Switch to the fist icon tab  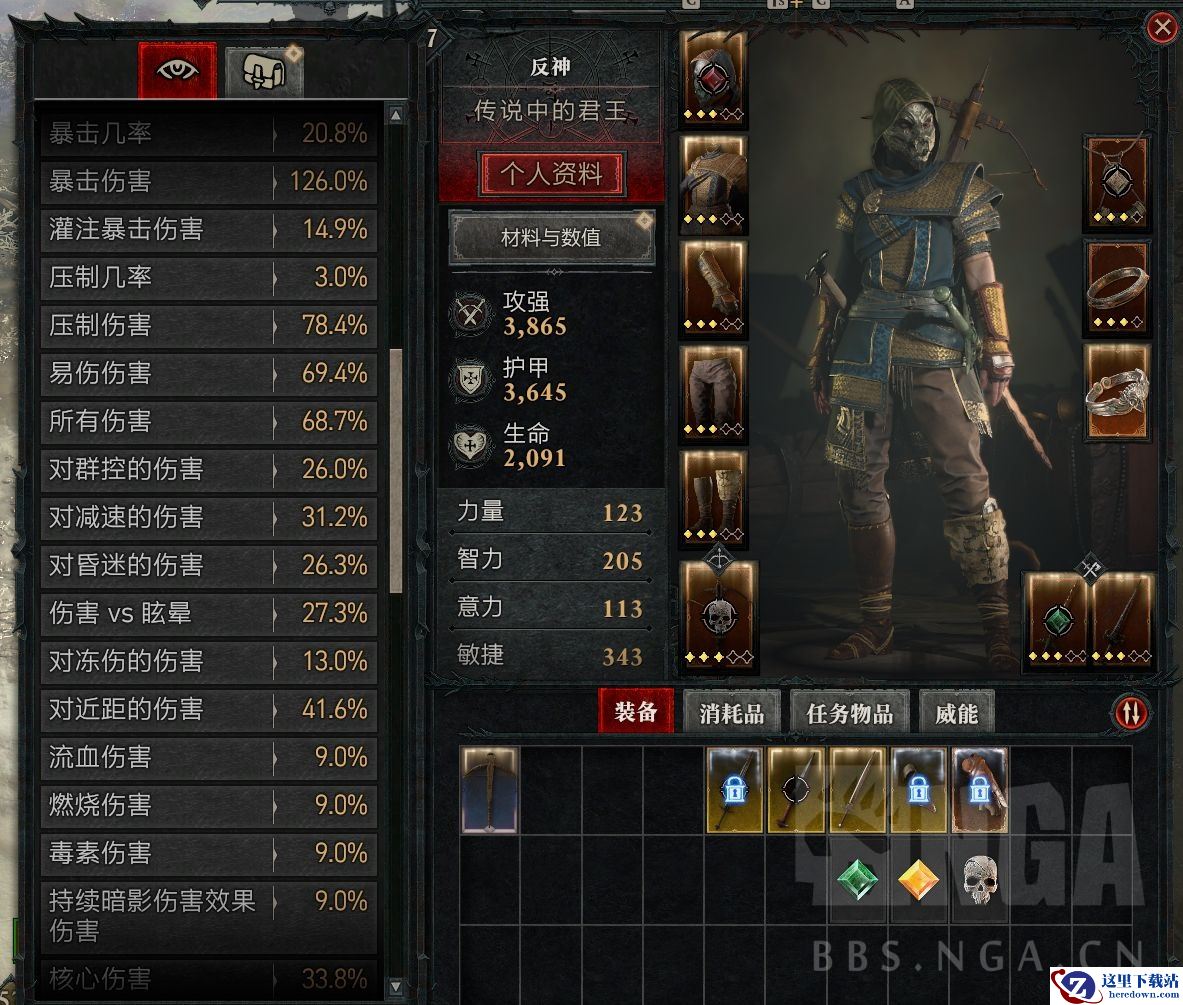tap(264, 72)
